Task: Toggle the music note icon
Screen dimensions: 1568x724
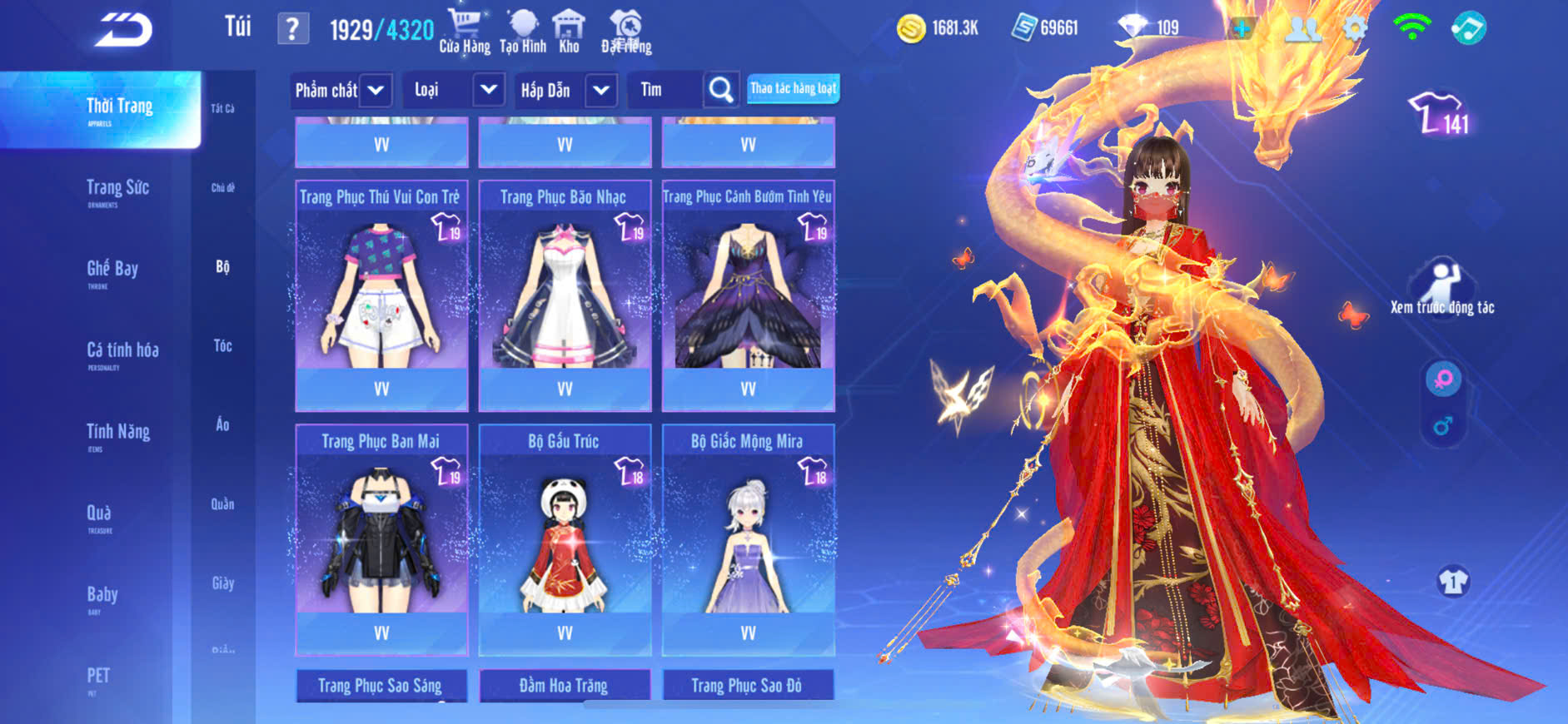Action: pos(1469,29)
